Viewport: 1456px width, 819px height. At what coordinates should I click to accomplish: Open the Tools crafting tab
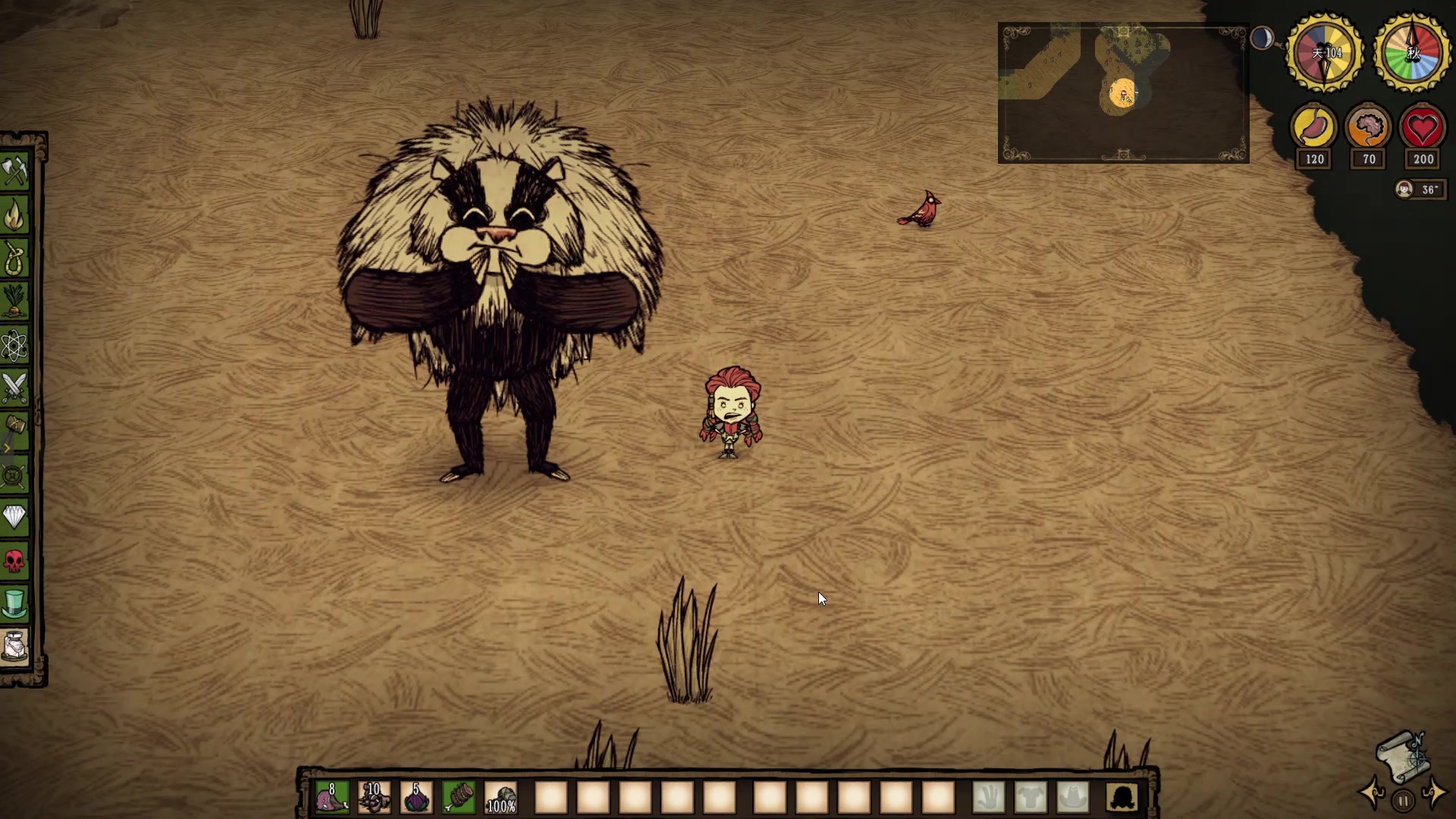pyautogui.click(x=14, y=171)
